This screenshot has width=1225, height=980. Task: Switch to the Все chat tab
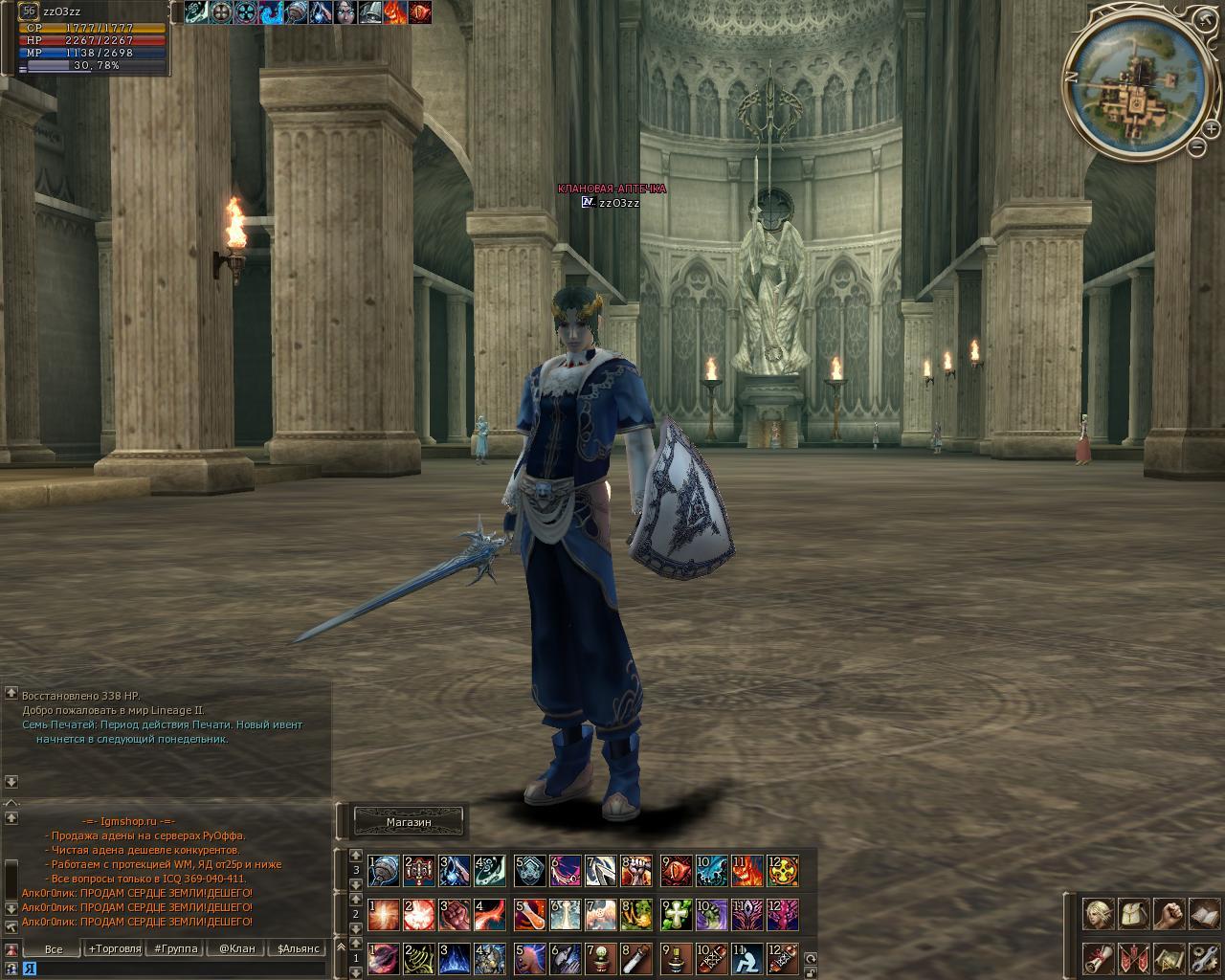click(54, 948)
